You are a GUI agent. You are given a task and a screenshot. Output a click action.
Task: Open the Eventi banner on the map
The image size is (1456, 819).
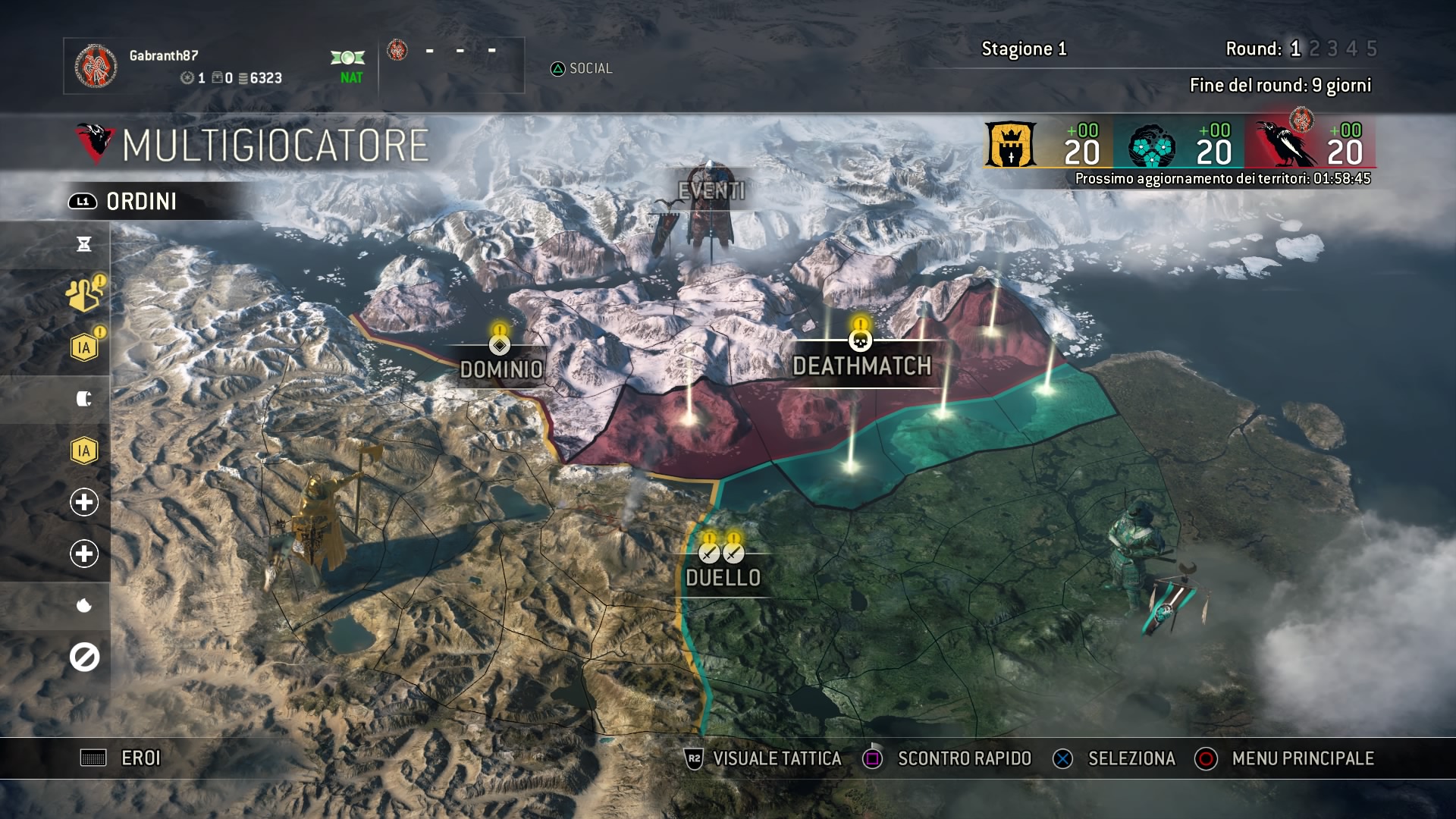711,191
